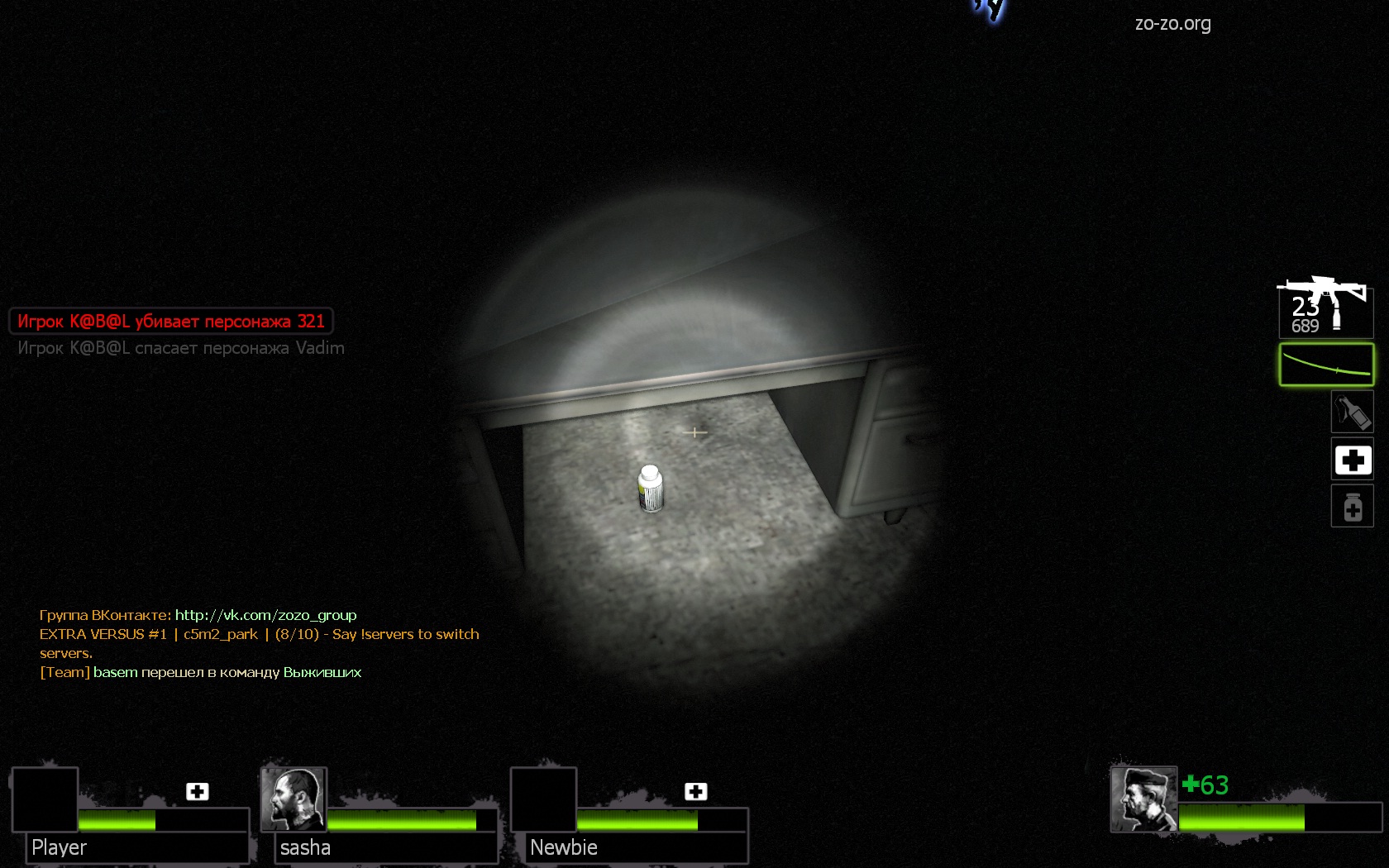The image size is (1389, 868).
Task: Click your own character portrait
Action: click(1143, 799)
